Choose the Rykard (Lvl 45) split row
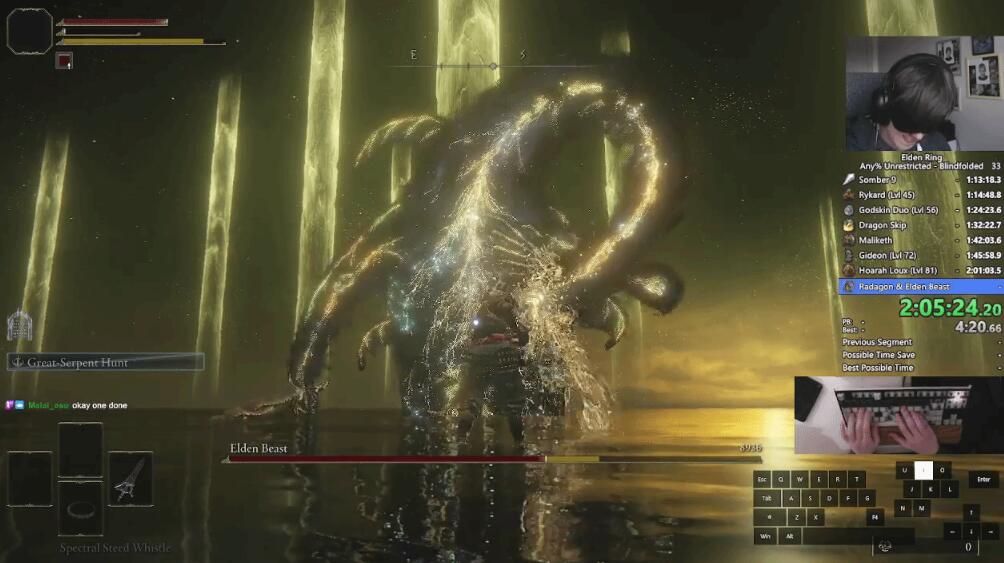 pyautogui.click(x=920, y=195)
